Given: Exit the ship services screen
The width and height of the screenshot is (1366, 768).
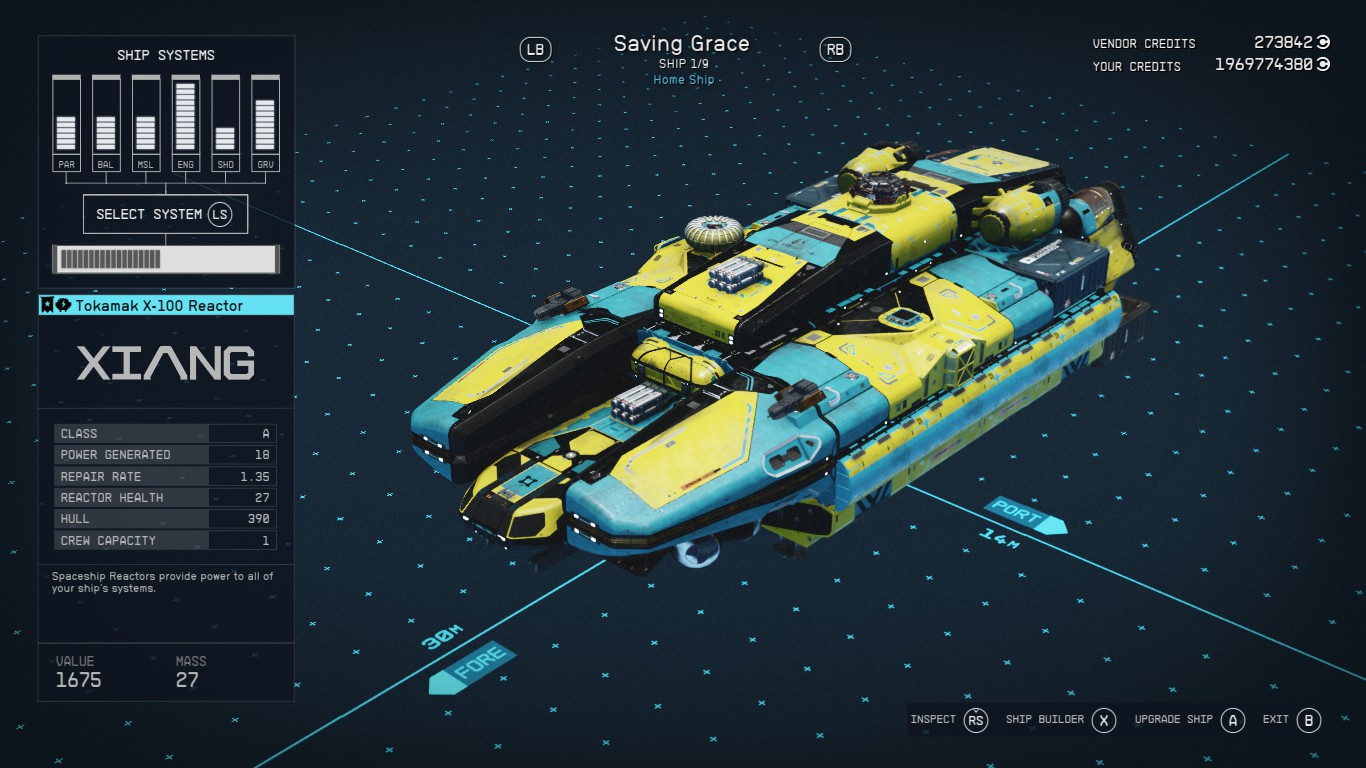Looking at the screenshot, I should coord(1292,720).
